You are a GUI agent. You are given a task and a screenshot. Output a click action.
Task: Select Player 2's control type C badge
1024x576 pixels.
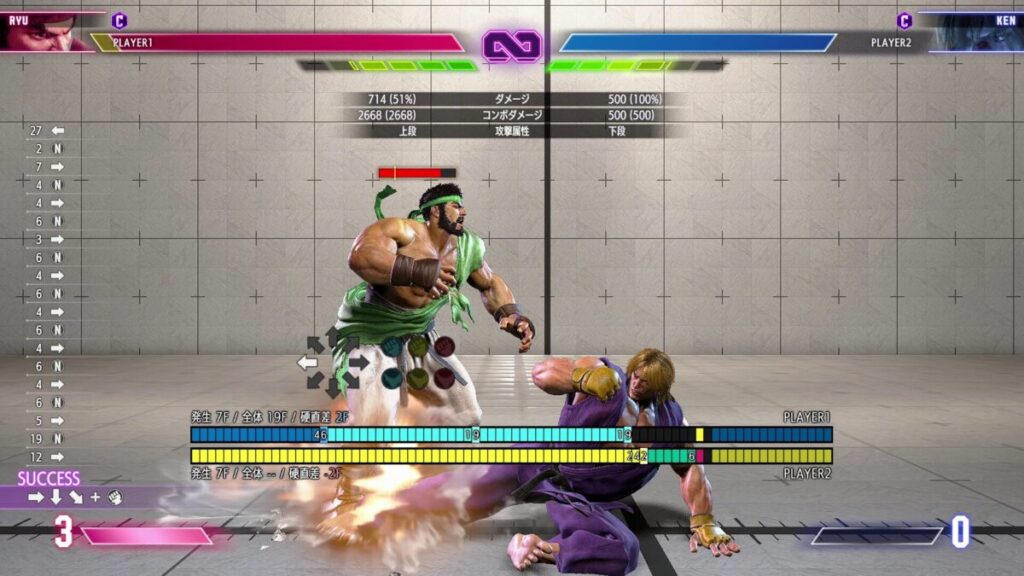tap(904, 21)
